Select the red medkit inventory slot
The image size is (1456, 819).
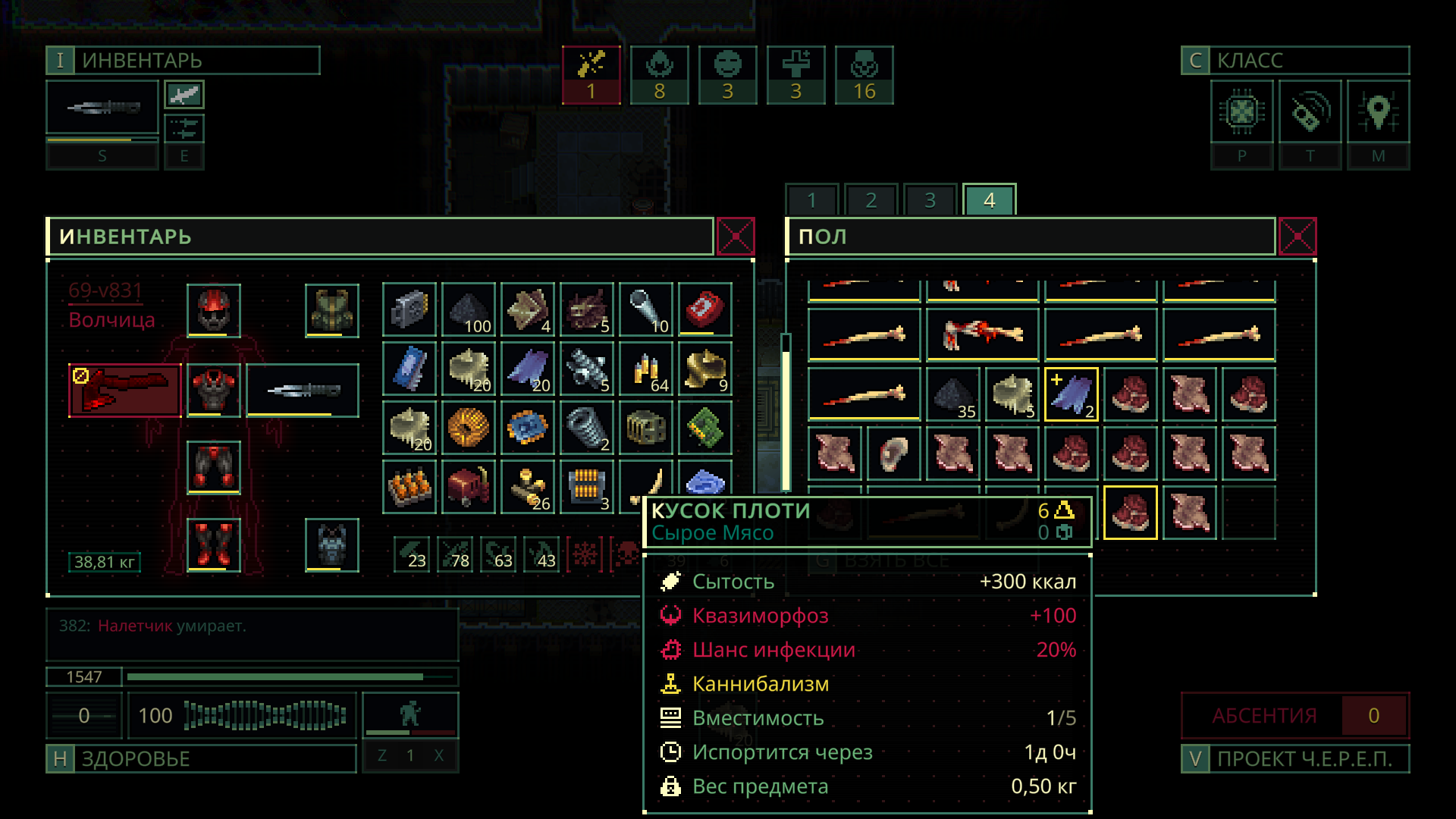(705, 310)
